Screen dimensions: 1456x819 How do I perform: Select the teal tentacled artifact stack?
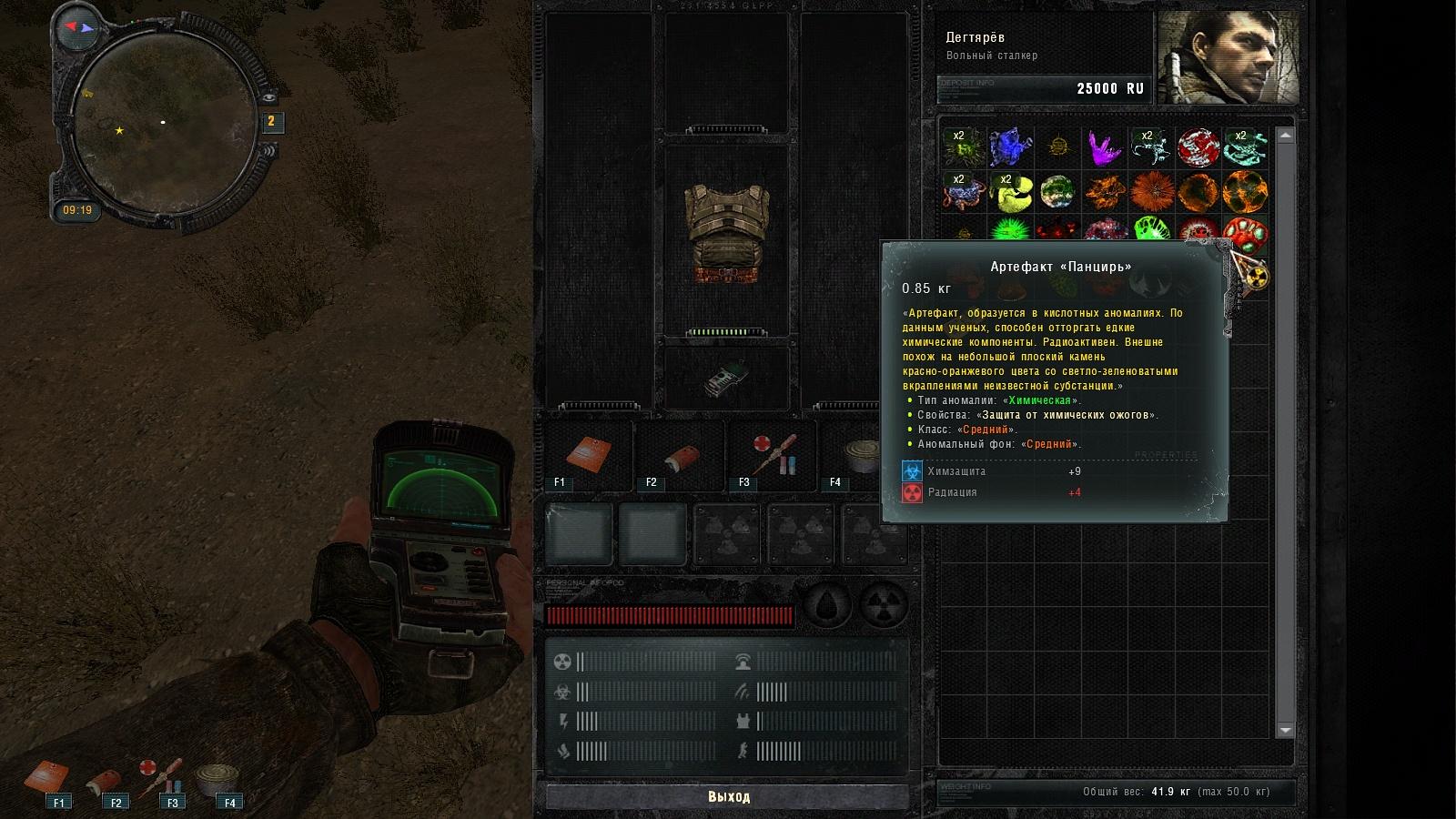(1246, 147)
